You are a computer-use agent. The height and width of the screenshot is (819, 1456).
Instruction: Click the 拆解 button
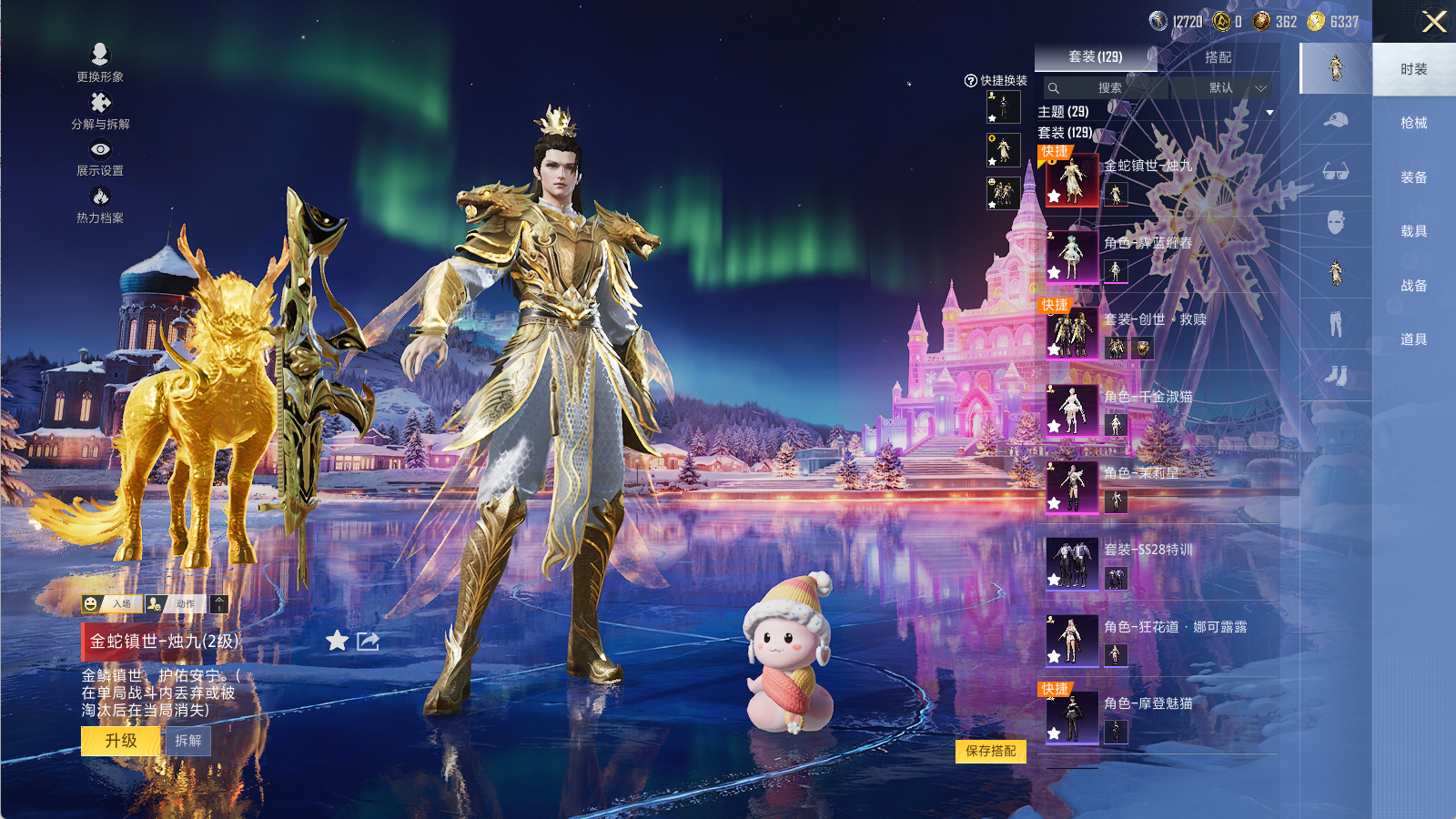(188, 741)
